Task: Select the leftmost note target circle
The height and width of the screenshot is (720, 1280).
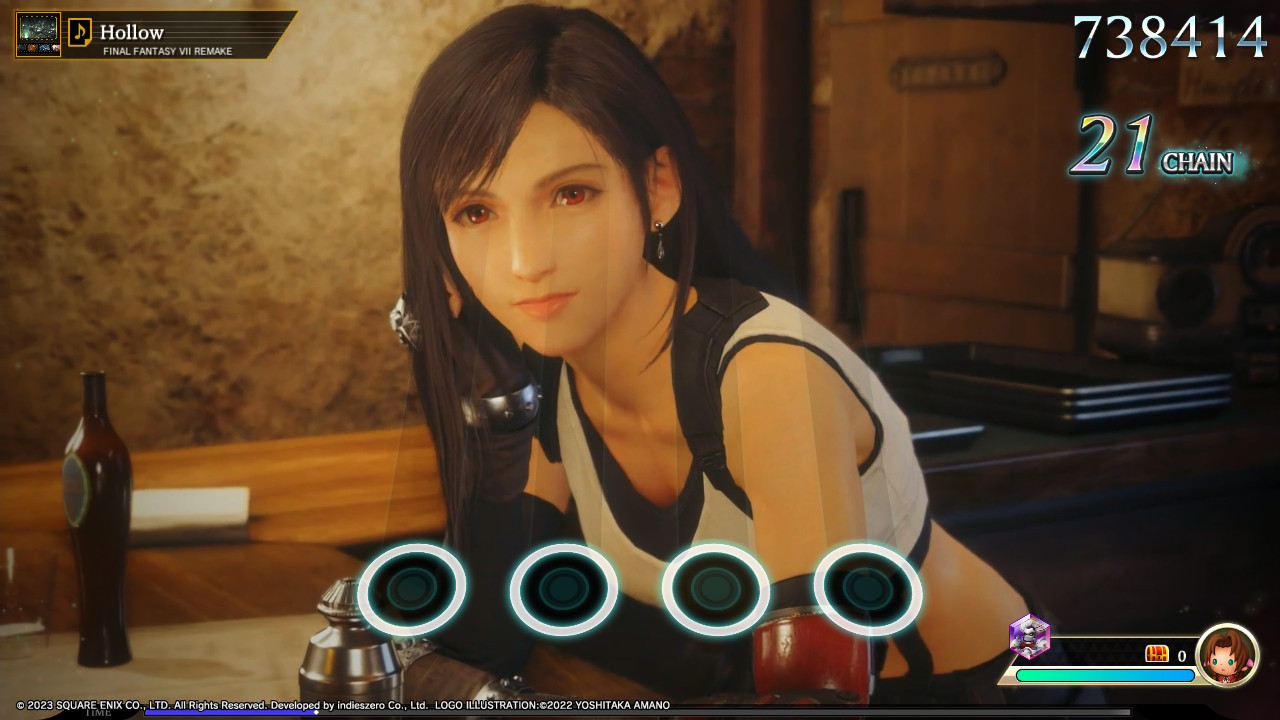Action: (x=411, y=590)
